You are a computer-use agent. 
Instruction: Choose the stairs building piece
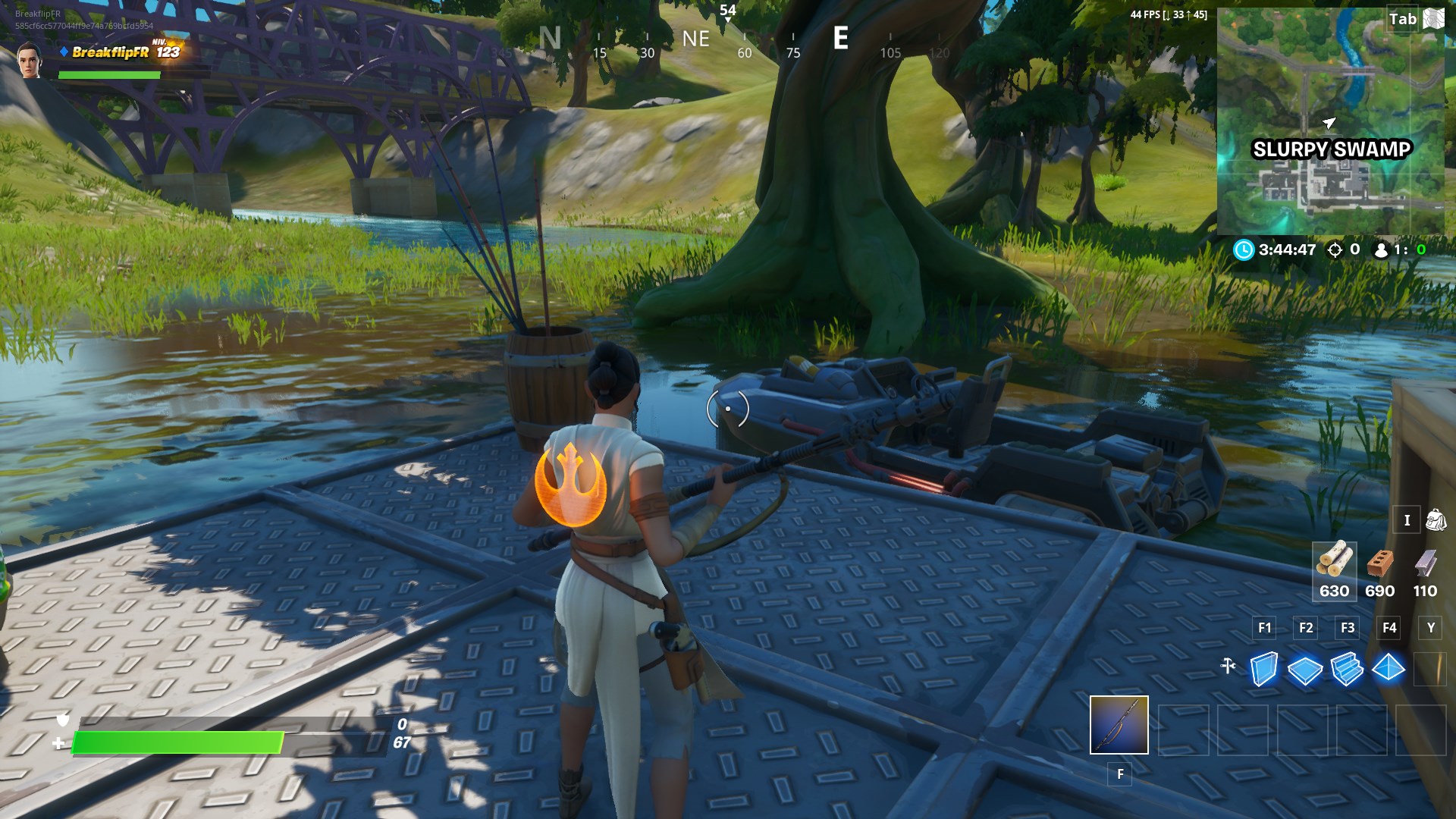tap(1347, 669)
